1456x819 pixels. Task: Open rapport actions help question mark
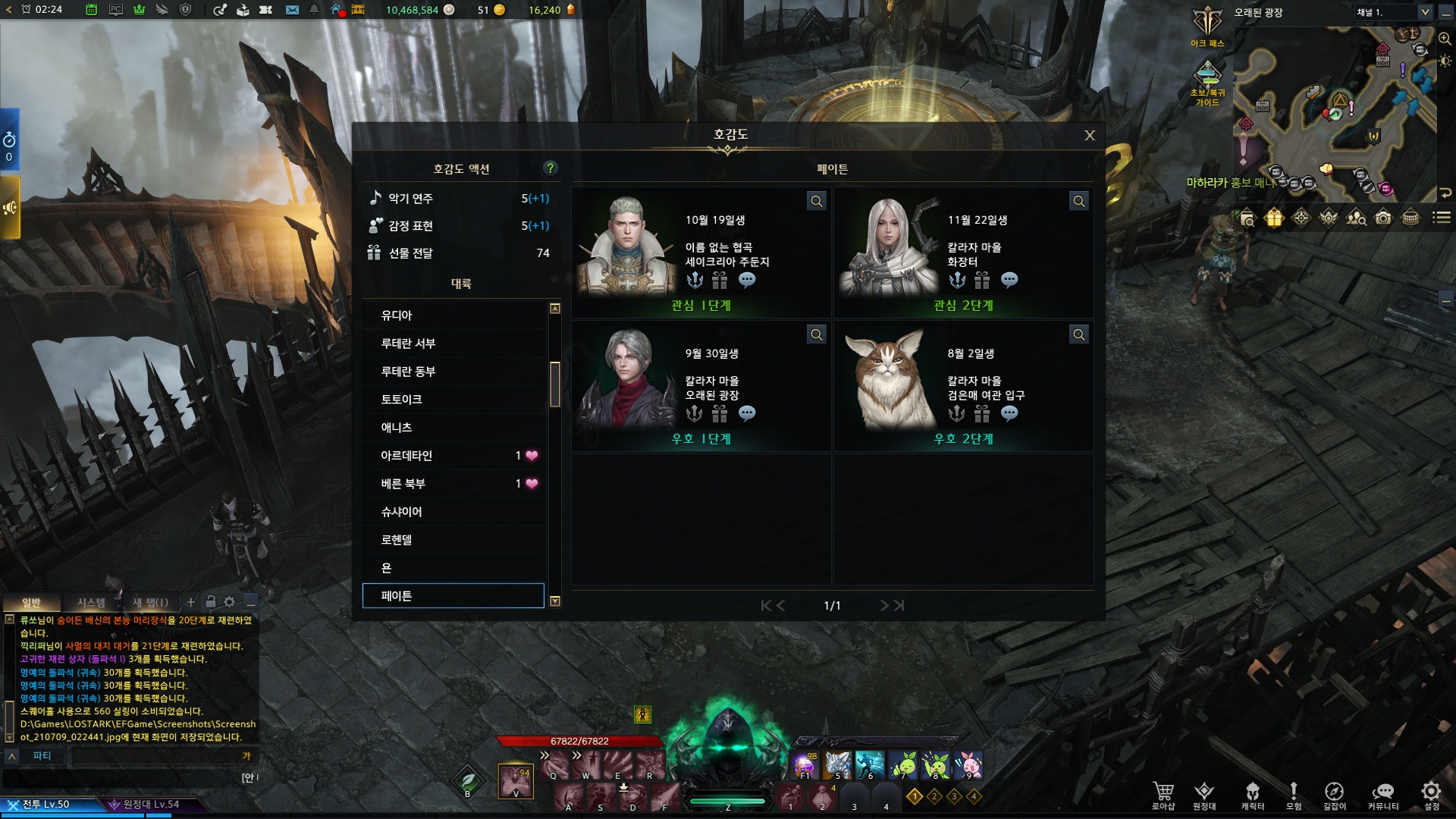(x=551, y=168)
